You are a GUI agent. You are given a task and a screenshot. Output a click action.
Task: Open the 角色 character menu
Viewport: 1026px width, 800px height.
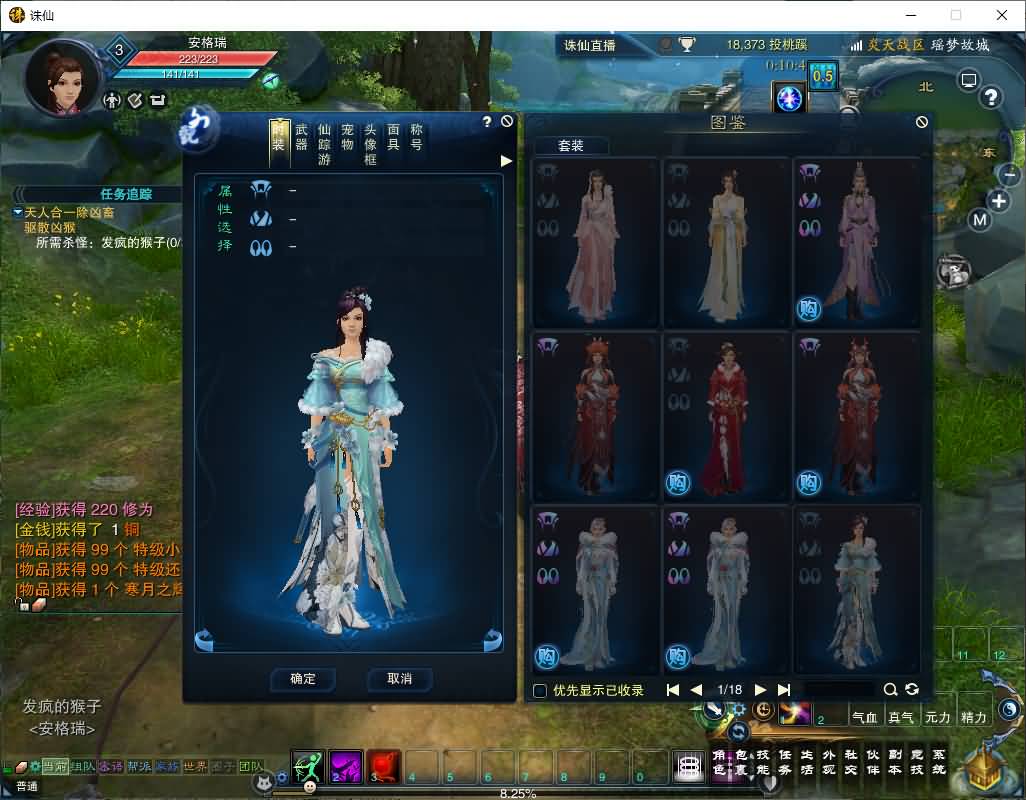pyautogui.click(x=718, y=762)
